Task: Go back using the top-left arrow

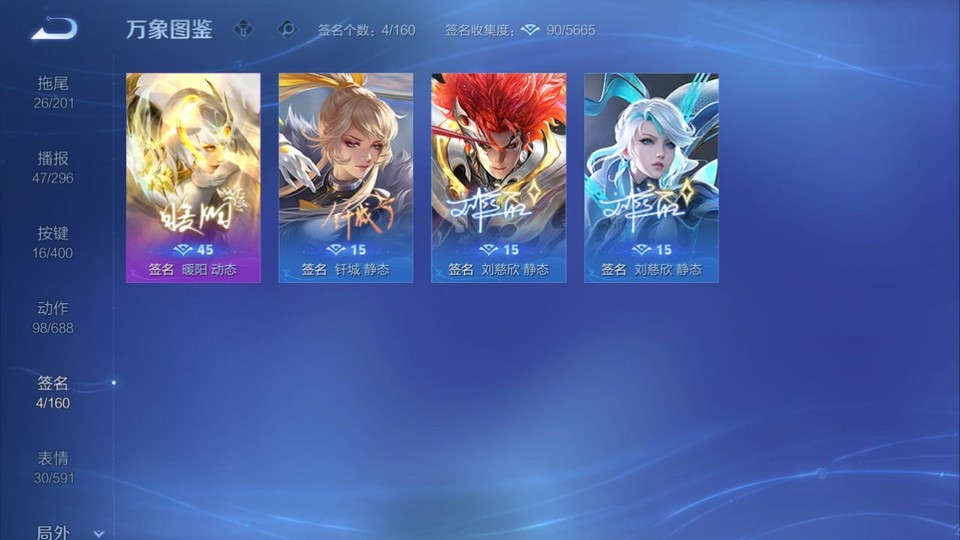Action: [x=54, y=29]
